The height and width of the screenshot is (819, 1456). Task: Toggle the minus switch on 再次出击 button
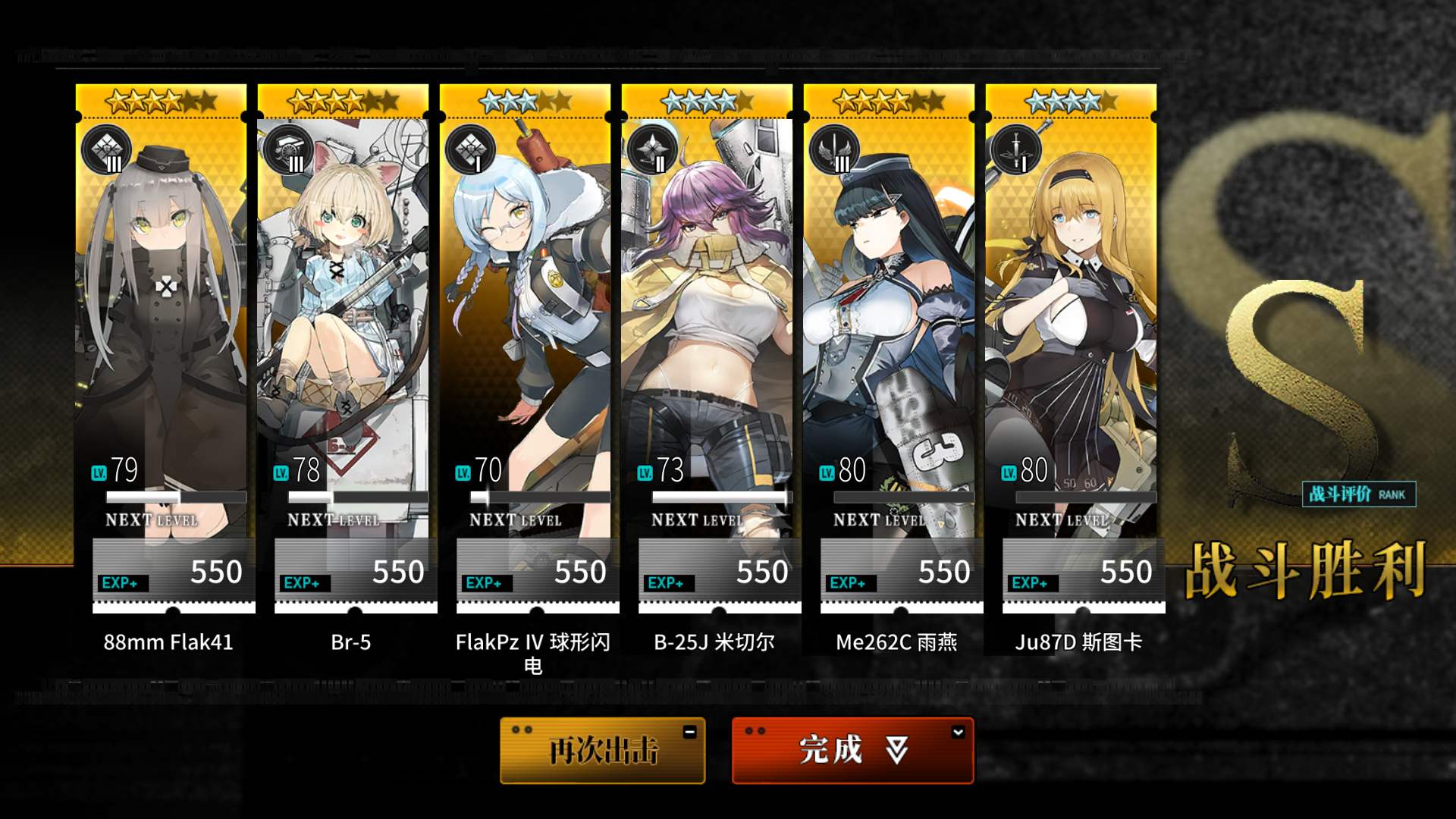(689, 730)
